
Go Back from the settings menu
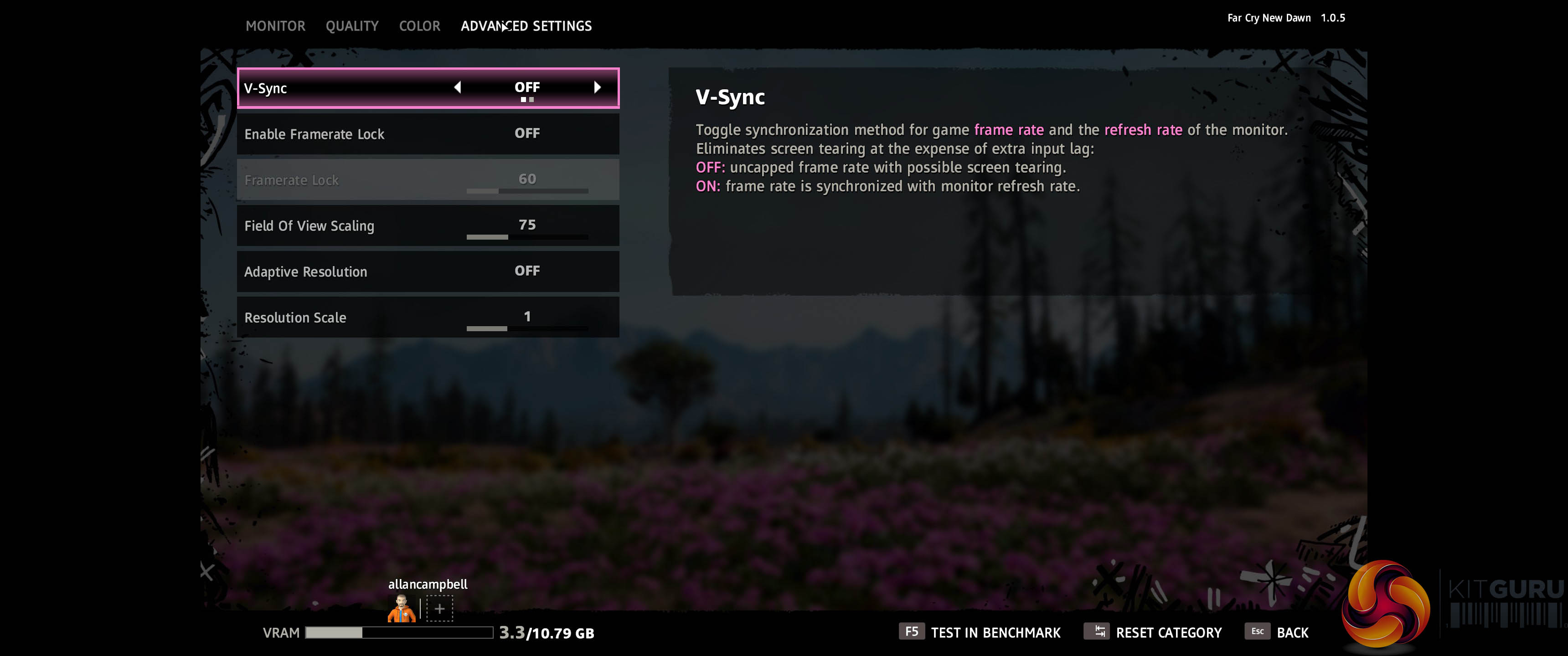1277,632
